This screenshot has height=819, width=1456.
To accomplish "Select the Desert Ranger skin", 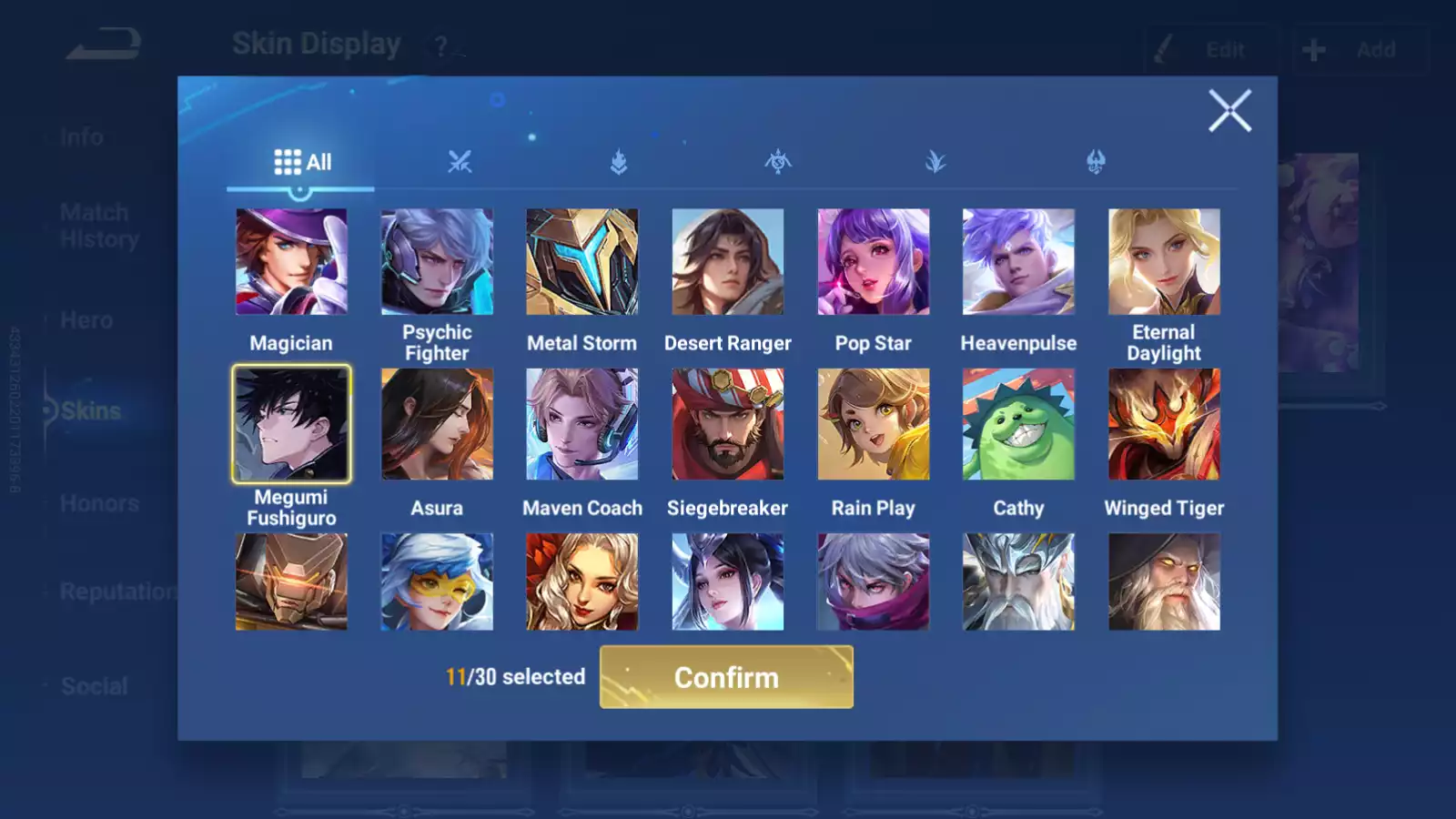I will 728,262.
